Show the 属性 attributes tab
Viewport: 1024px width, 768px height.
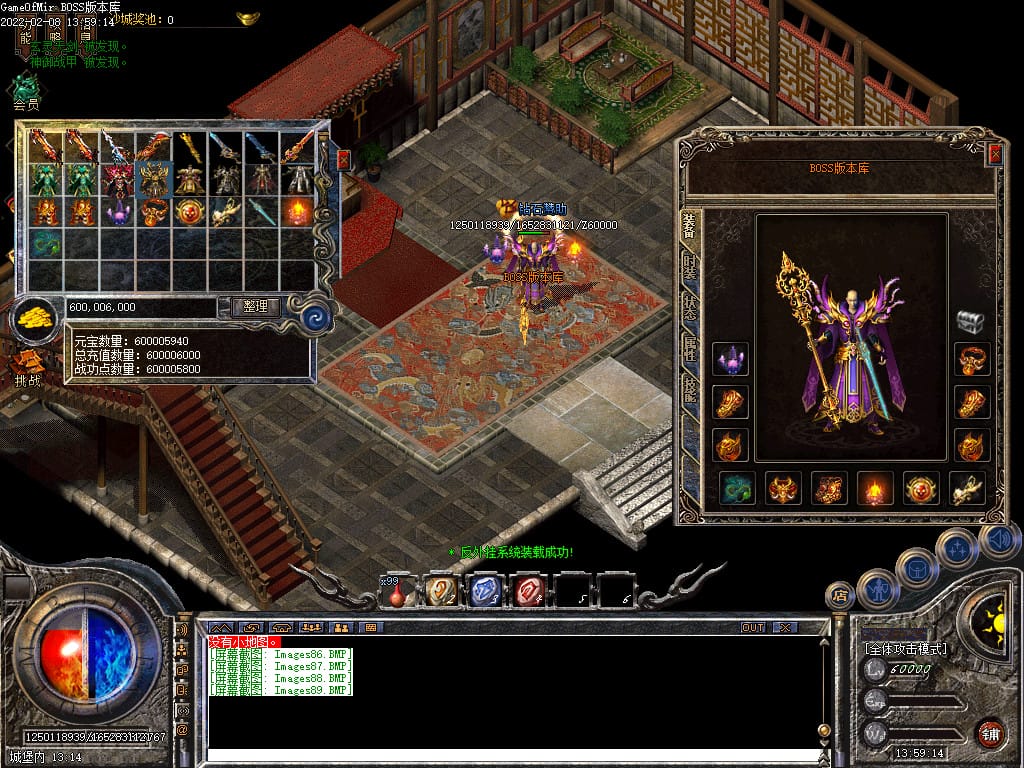coord(690,348)
